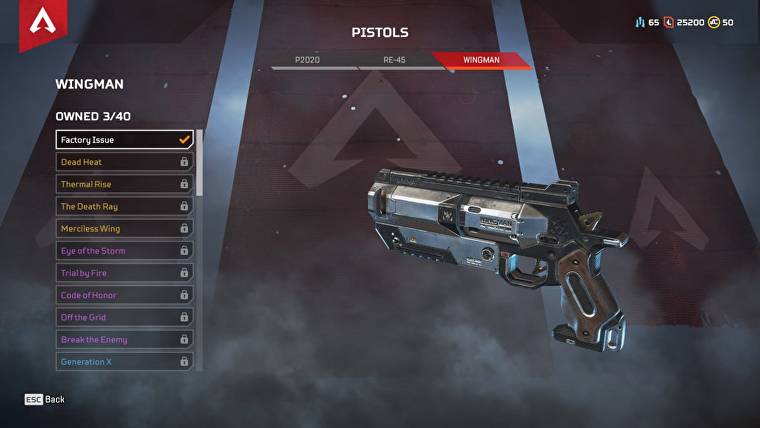The height and width of the screenshot is (428, 760).
Task: Click the skin list scrollbar
Action: click(199, 162)
